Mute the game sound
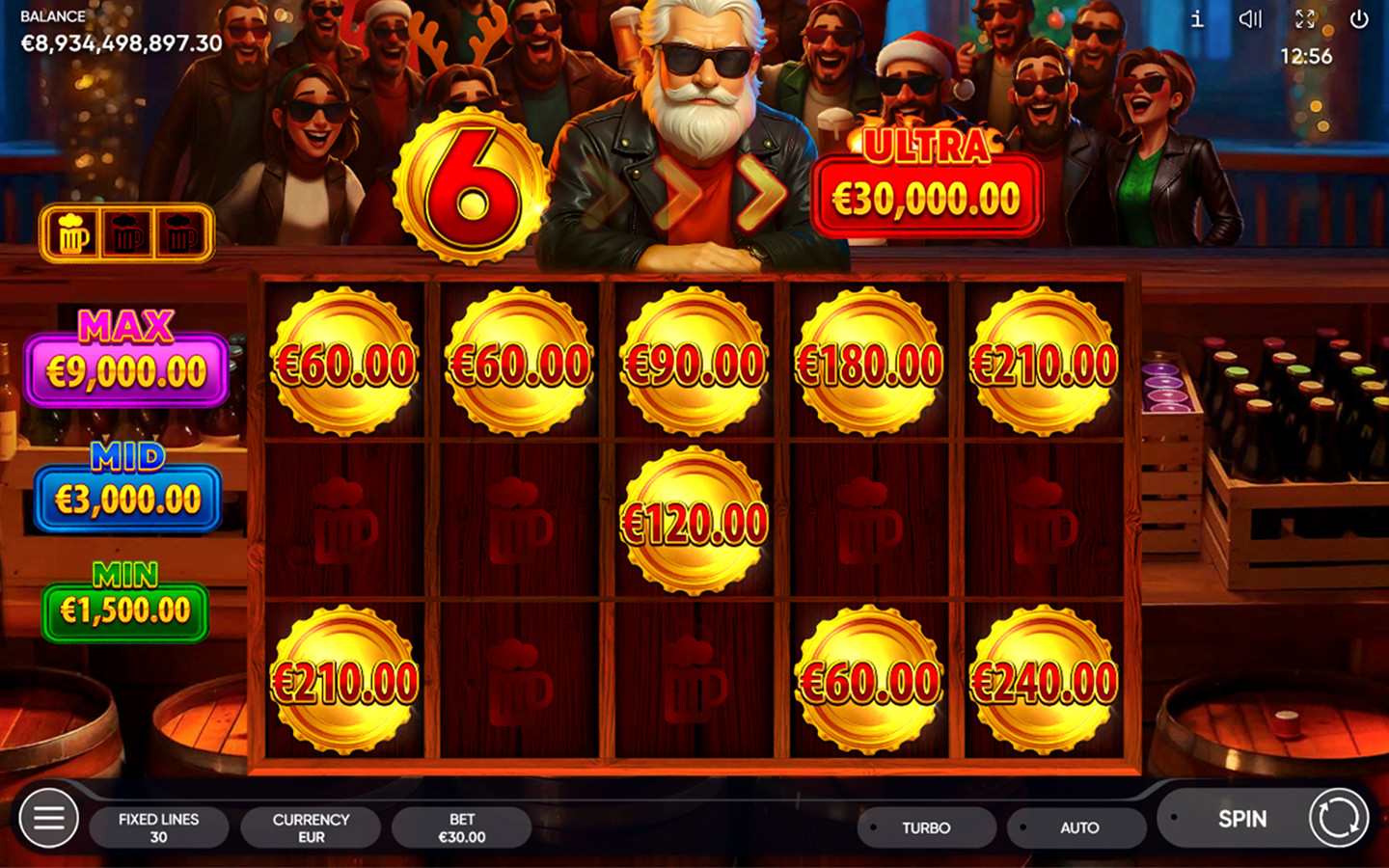Screen dimensions: 1389x868 pyautogui.click(x=1251, y=19)
